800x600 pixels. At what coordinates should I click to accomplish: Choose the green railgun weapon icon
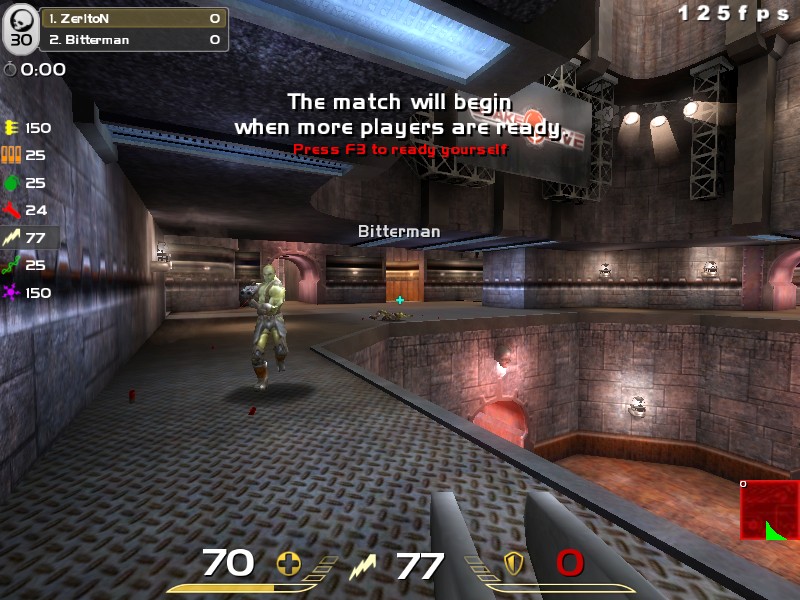tap(12, 265)
